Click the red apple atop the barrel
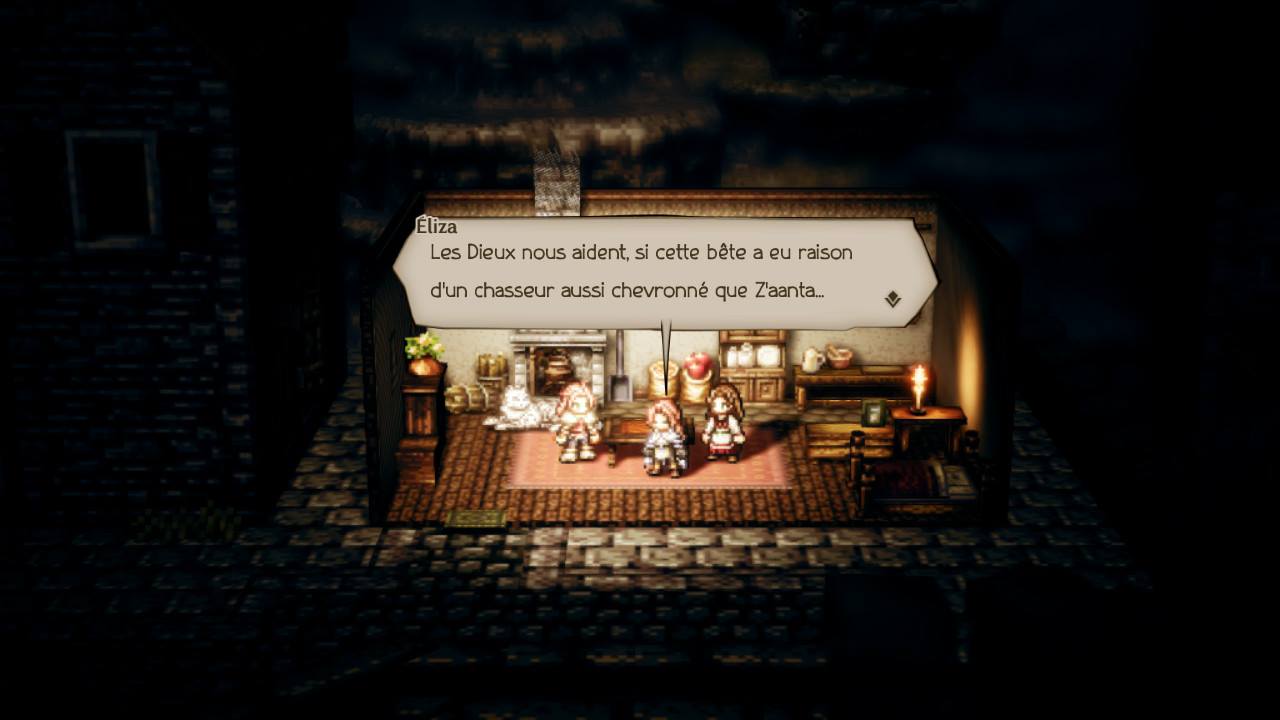 pyautogui.click(x=697, y=366)
